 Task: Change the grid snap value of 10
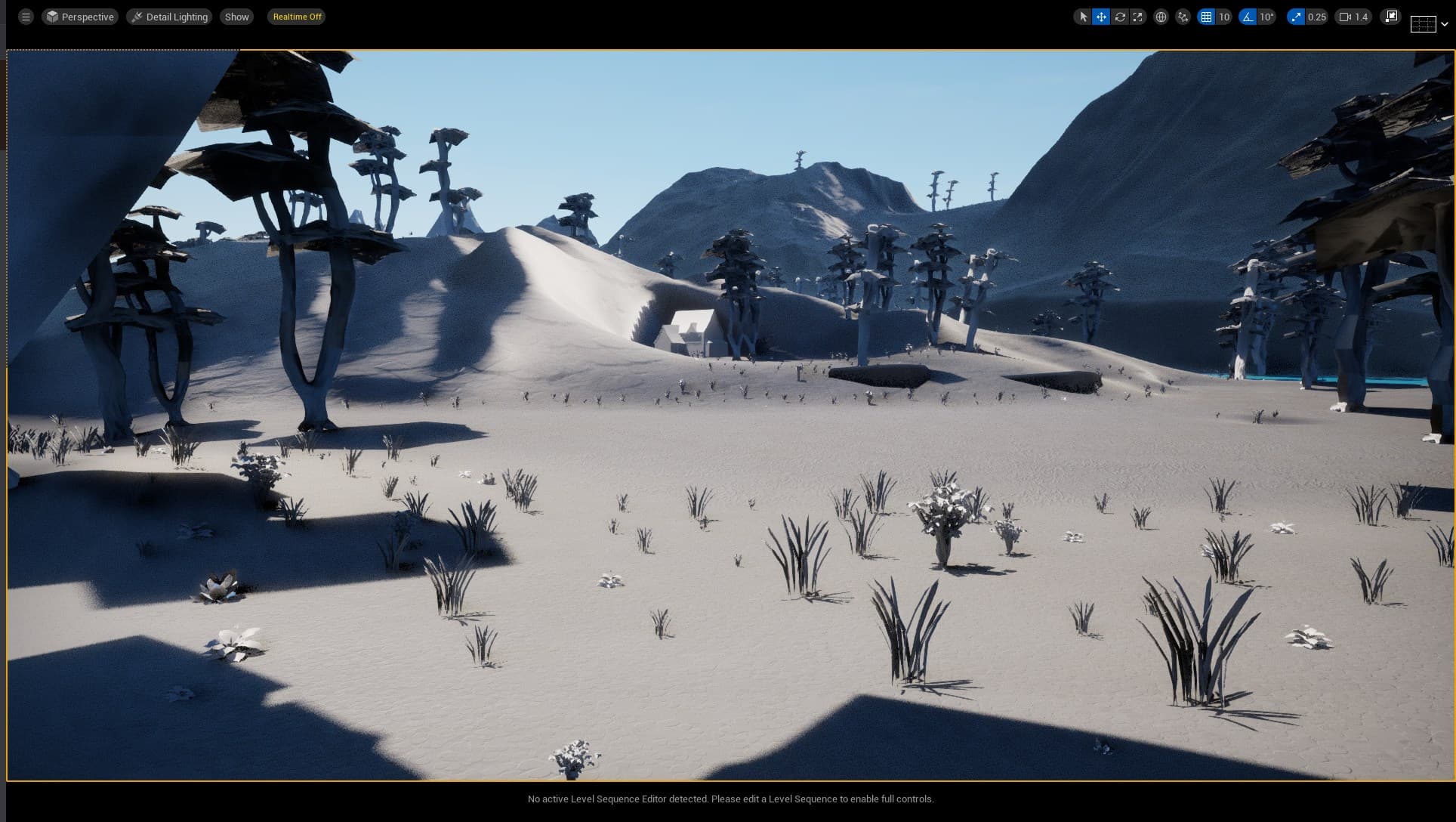click(x=1226, y=16)
